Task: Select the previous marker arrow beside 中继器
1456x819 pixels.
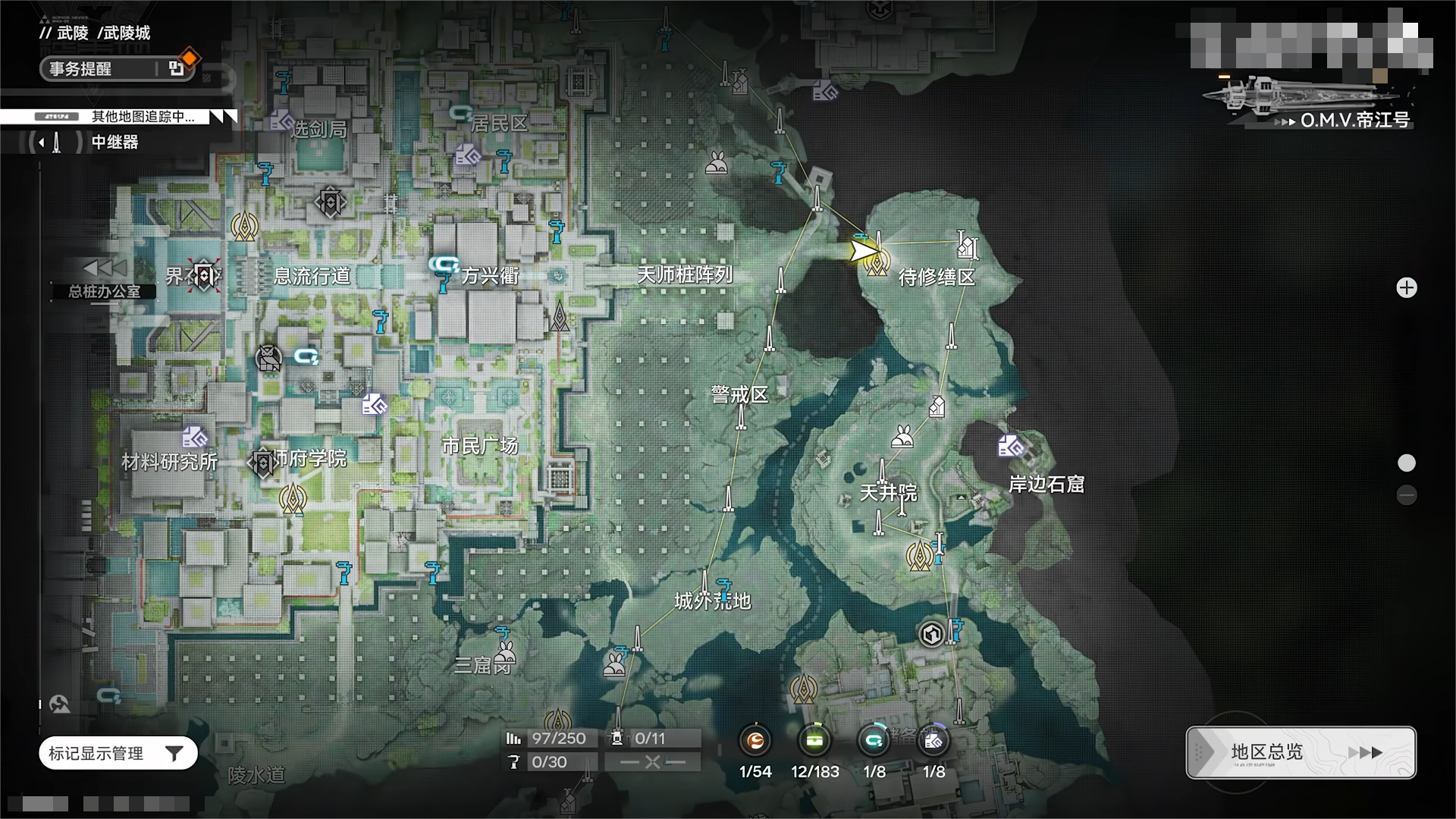Action: [x=42, y=142]
